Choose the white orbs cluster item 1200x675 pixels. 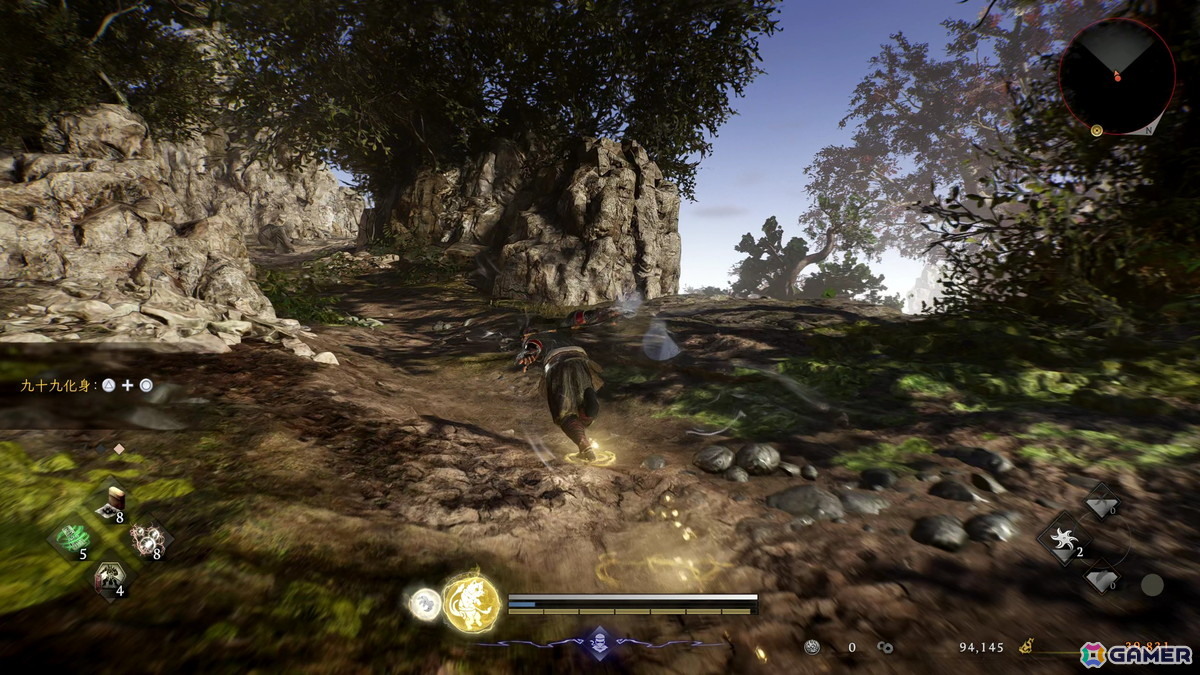click(149, 540)
